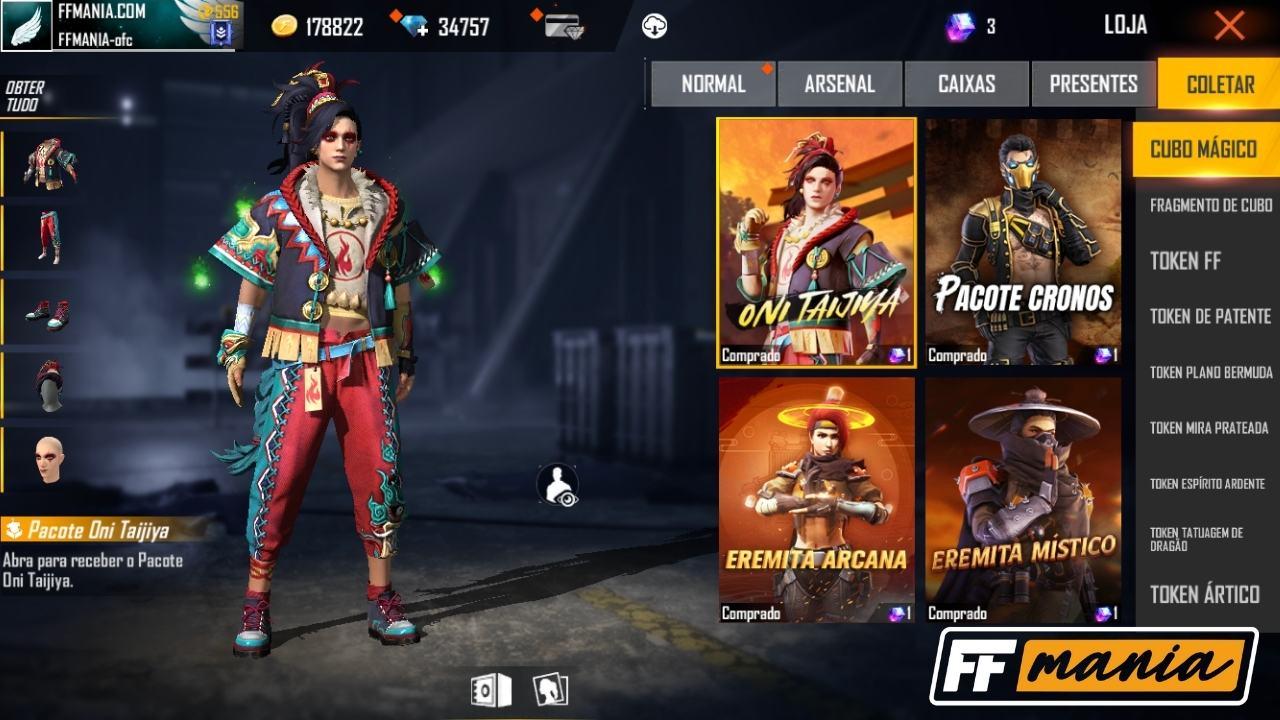Open the CAIXAS tab
Image resolution: width=1280 pixels, height=720 pixels.
(x=966, y=84)
